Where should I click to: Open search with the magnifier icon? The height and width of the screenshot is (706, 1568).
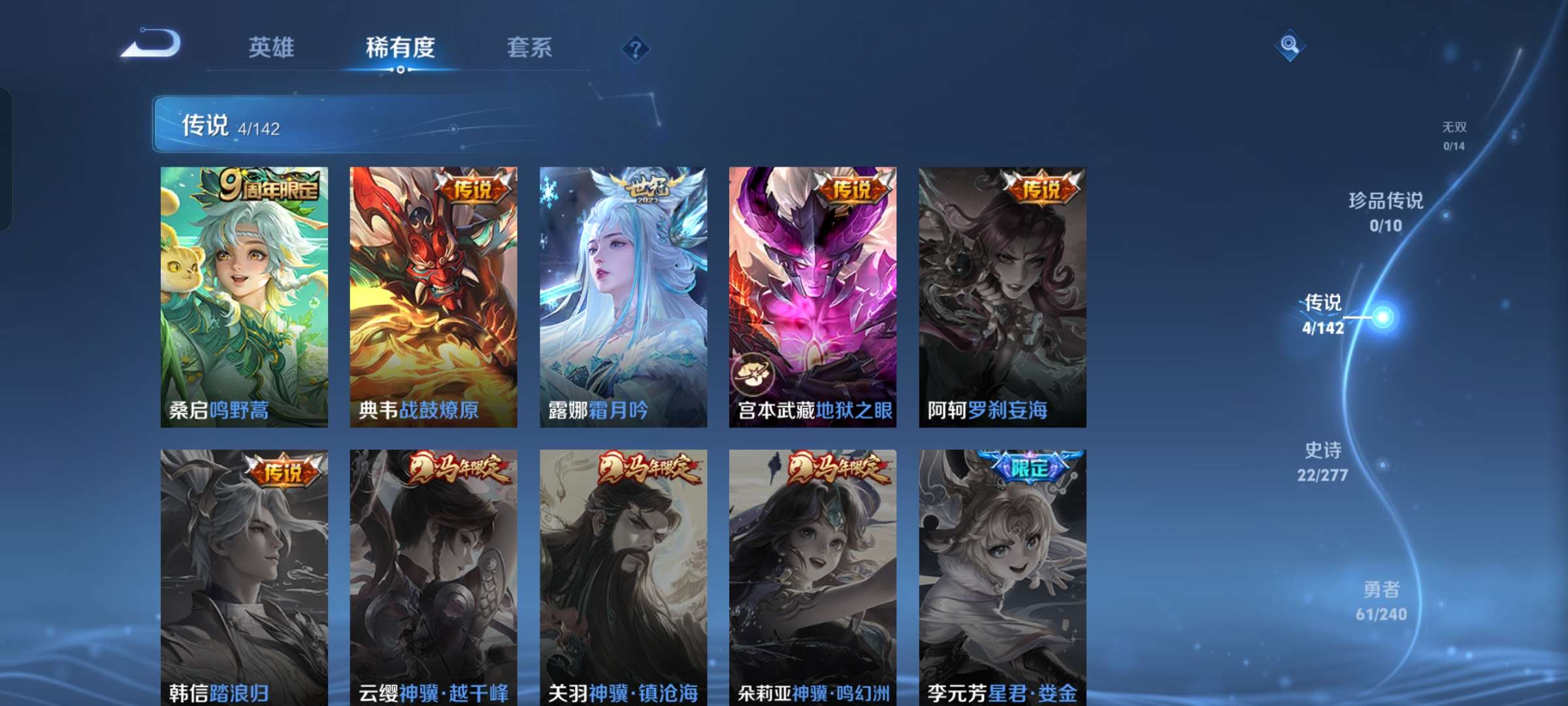[x=1290, y=46]
